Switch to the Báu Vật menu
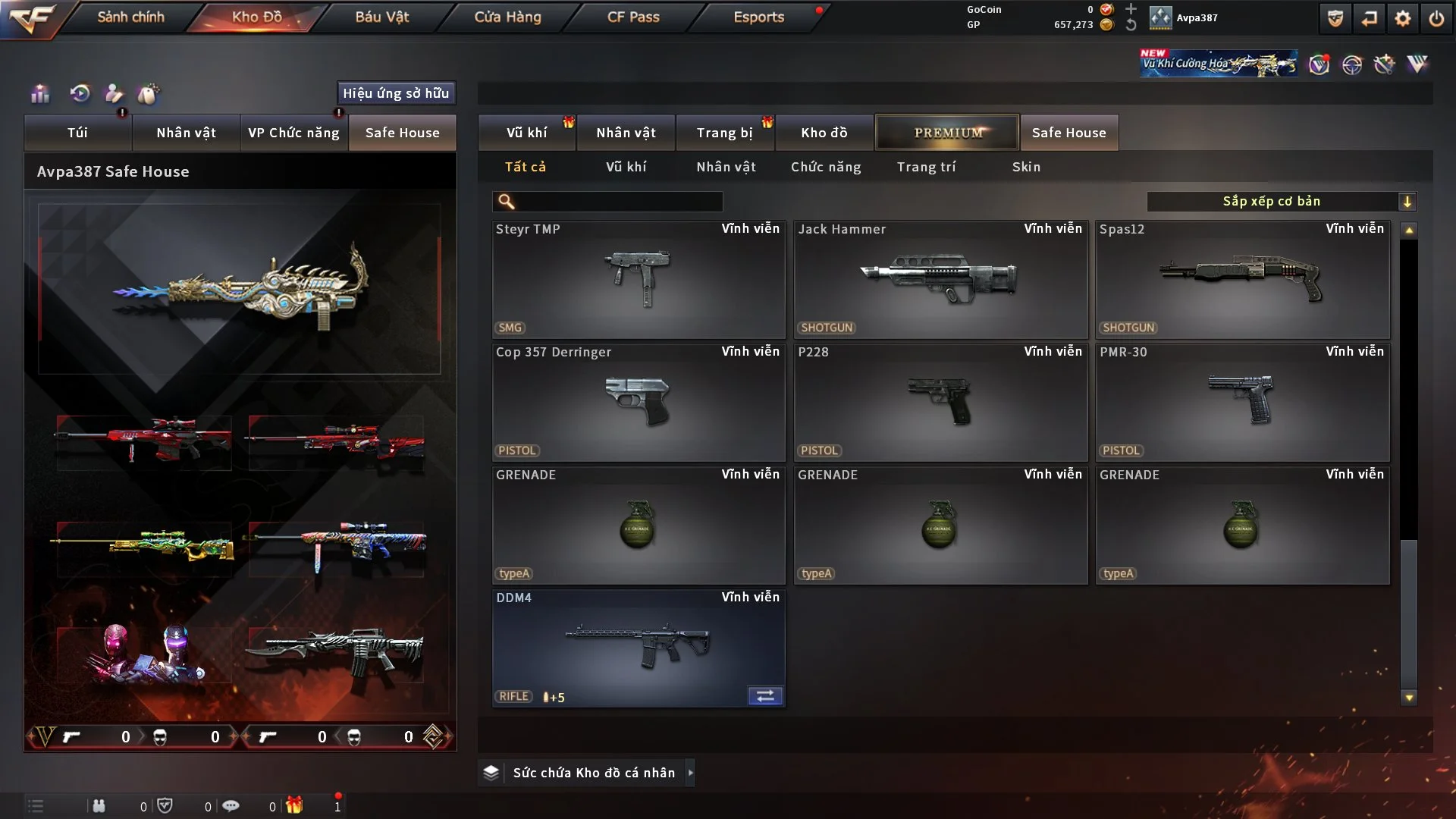The image size is (1456, 819). click(381, 17)
